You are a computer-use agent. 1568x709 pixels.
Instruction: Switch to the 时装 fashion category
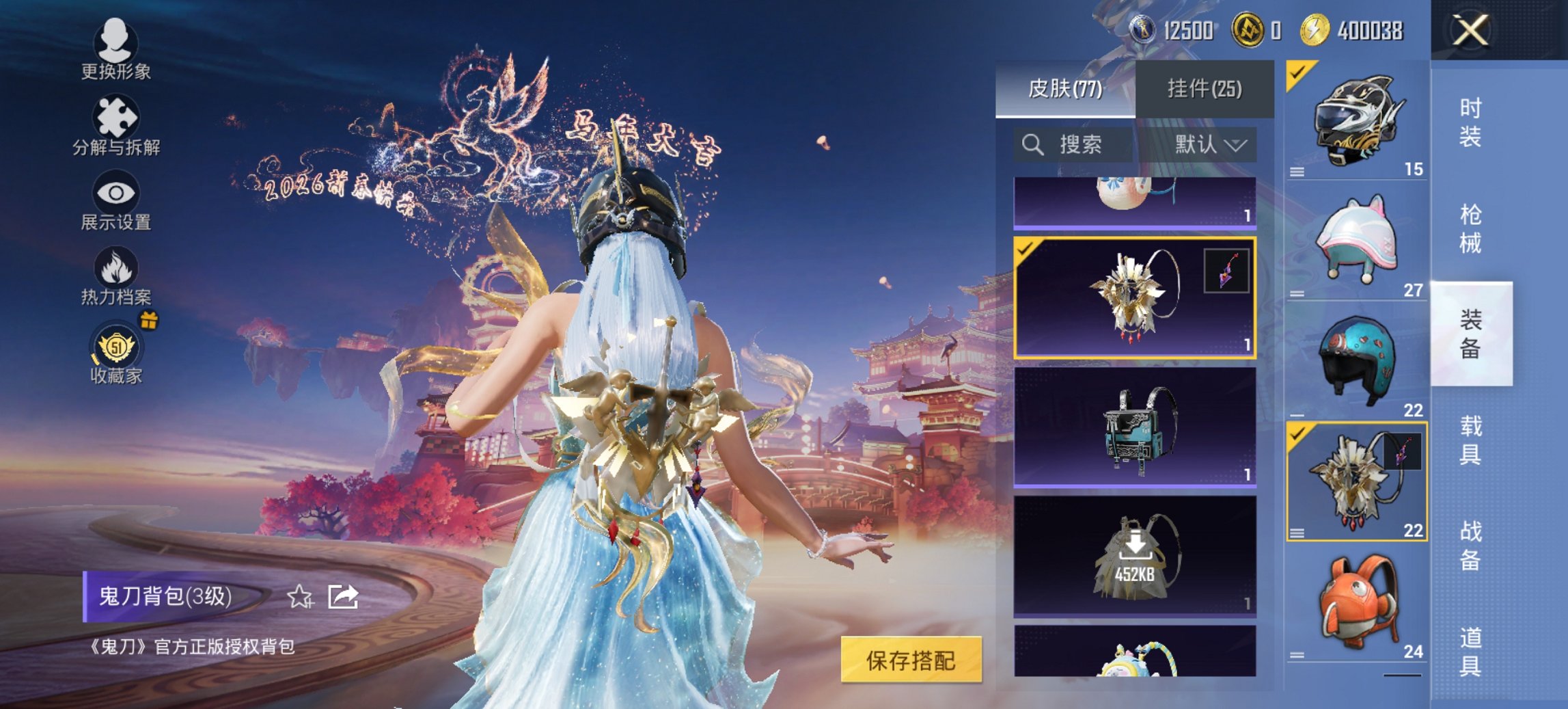(1470, 123)
